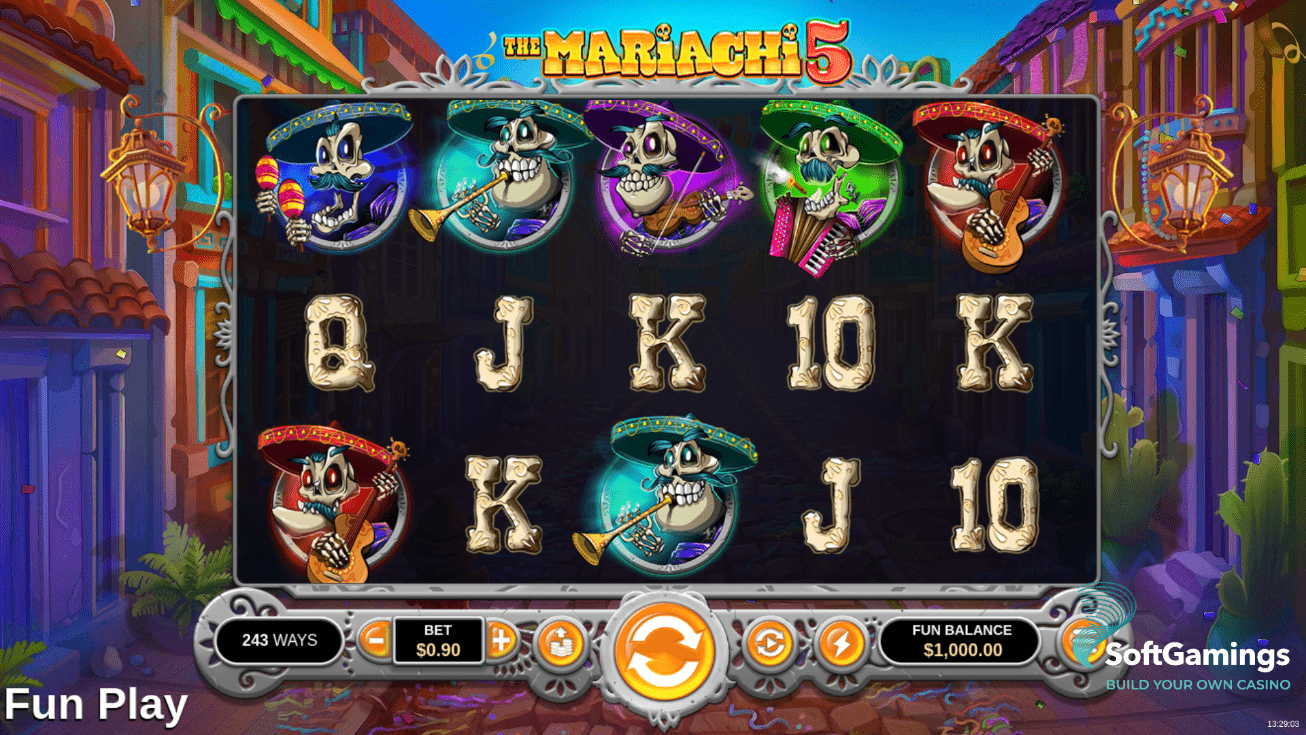
Task: Increase the bet with the plus button
Action: tap(502, 639)
